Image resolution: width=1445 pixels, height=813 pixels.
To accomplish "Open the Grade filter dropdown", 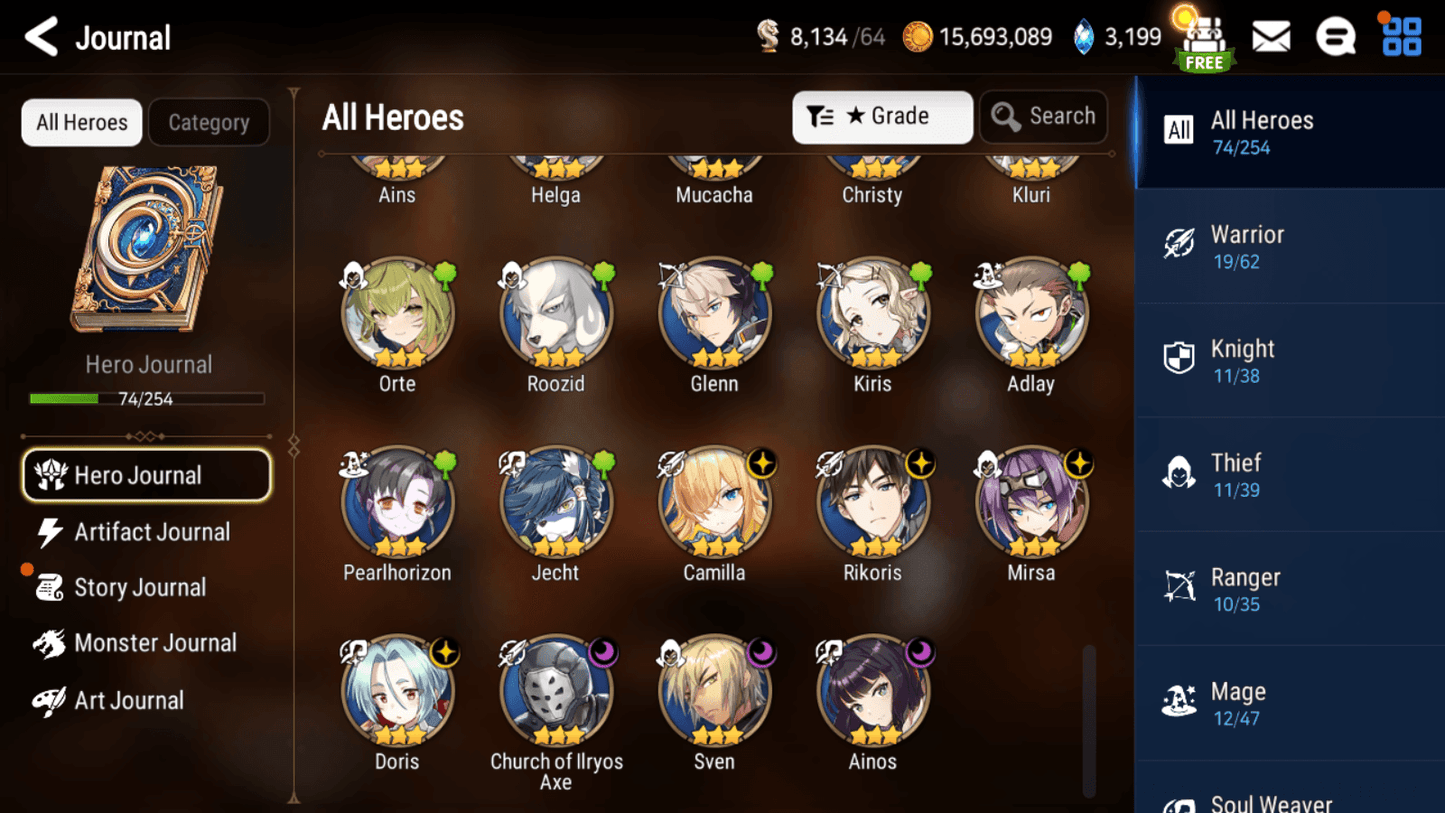I will click(x=882, y=117).
